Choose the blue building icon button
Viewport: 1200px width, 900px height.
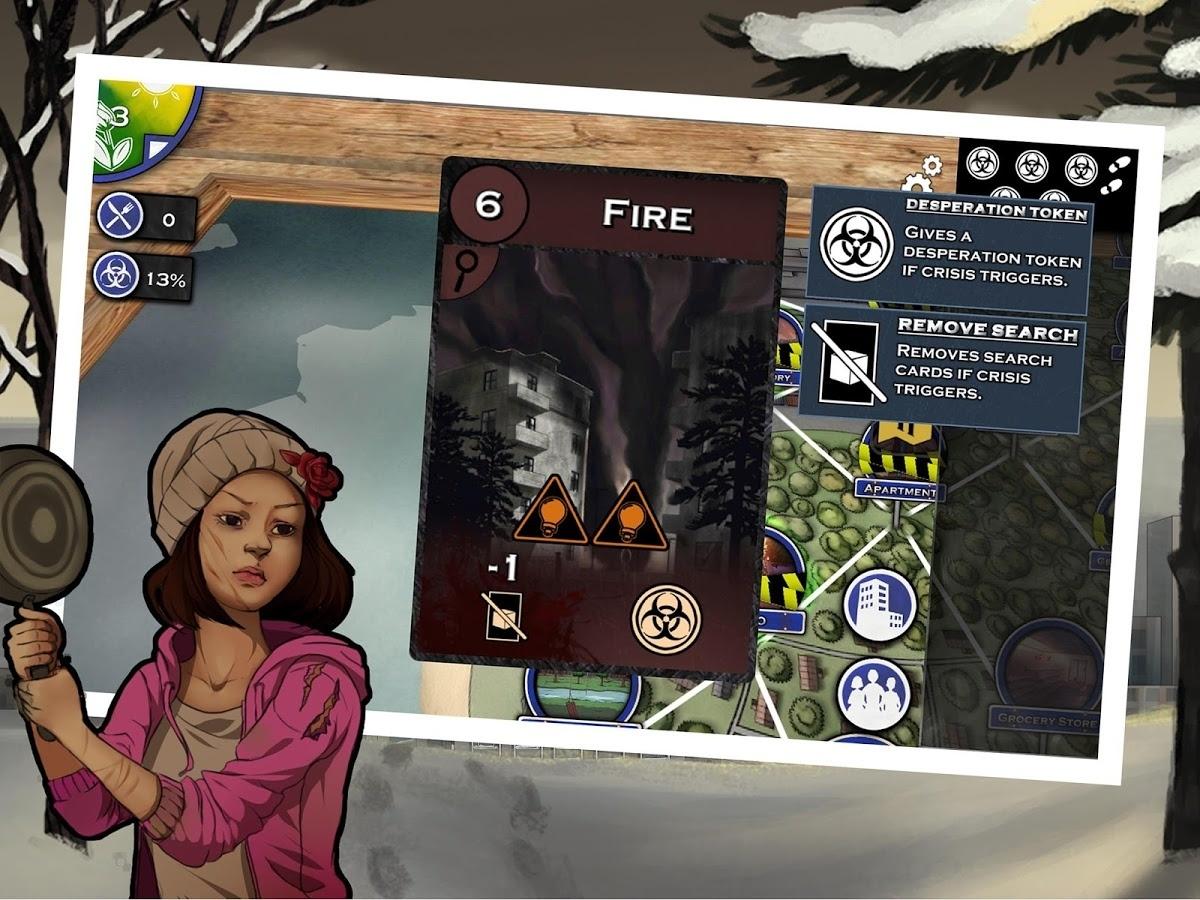coord(880,605)
